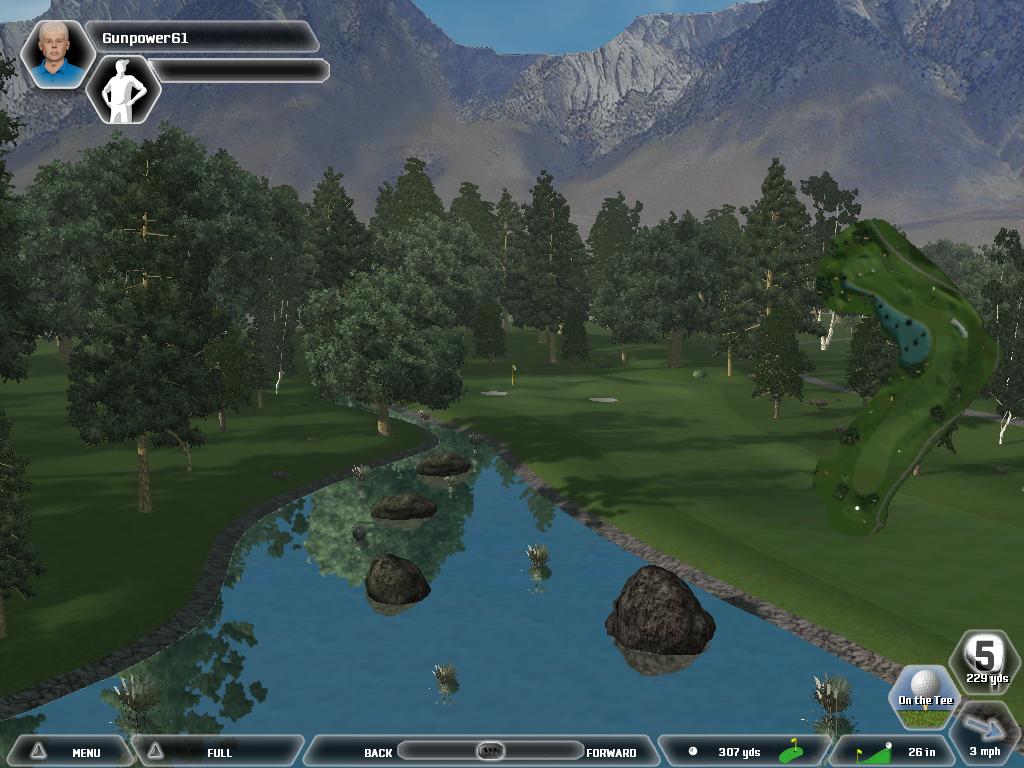Click the Forward label on camera slider

pyautogui.click(x=611, y=753)
